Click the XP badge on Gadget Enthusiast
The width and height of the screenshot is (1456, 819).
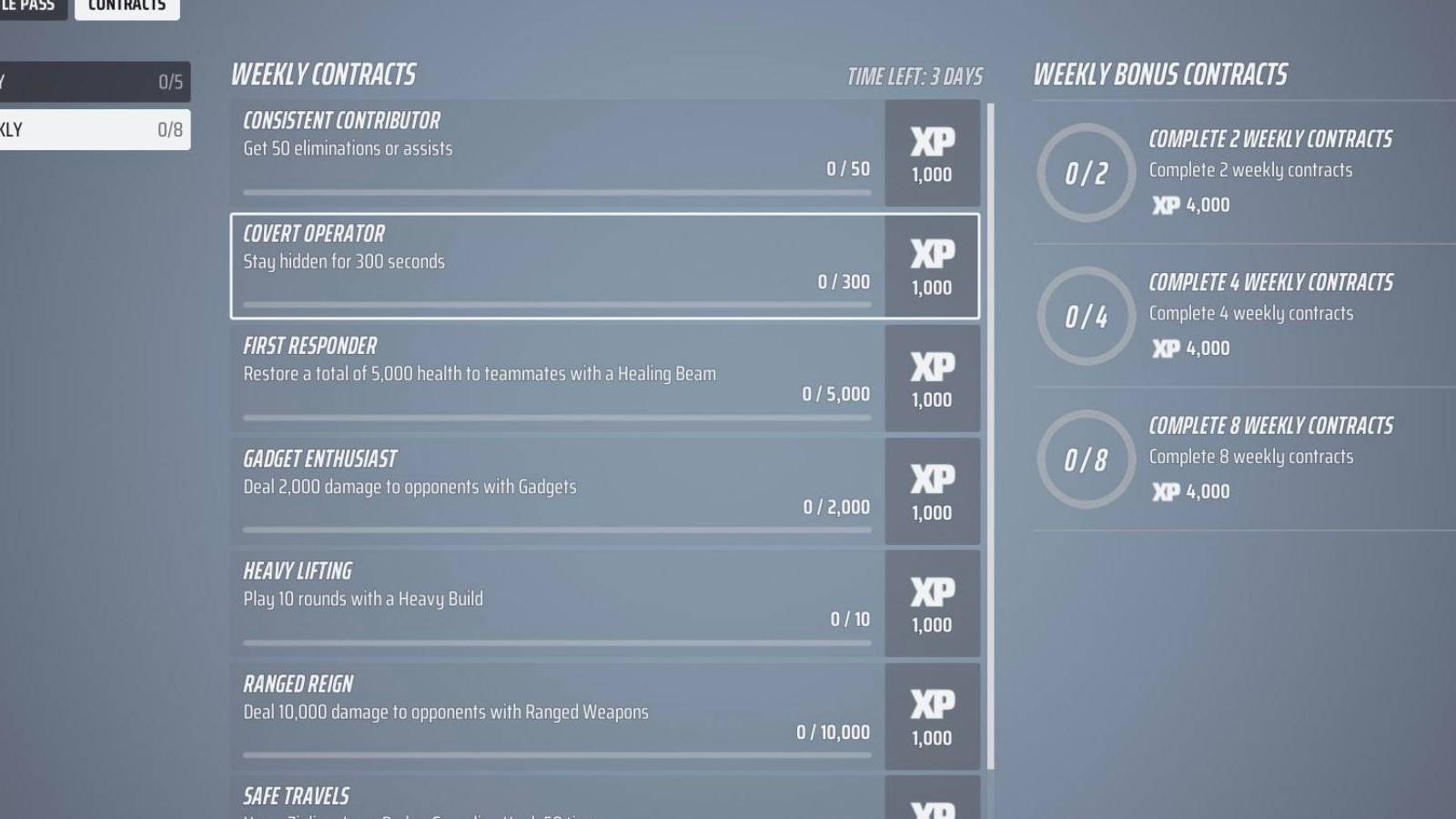click(931, 491)
